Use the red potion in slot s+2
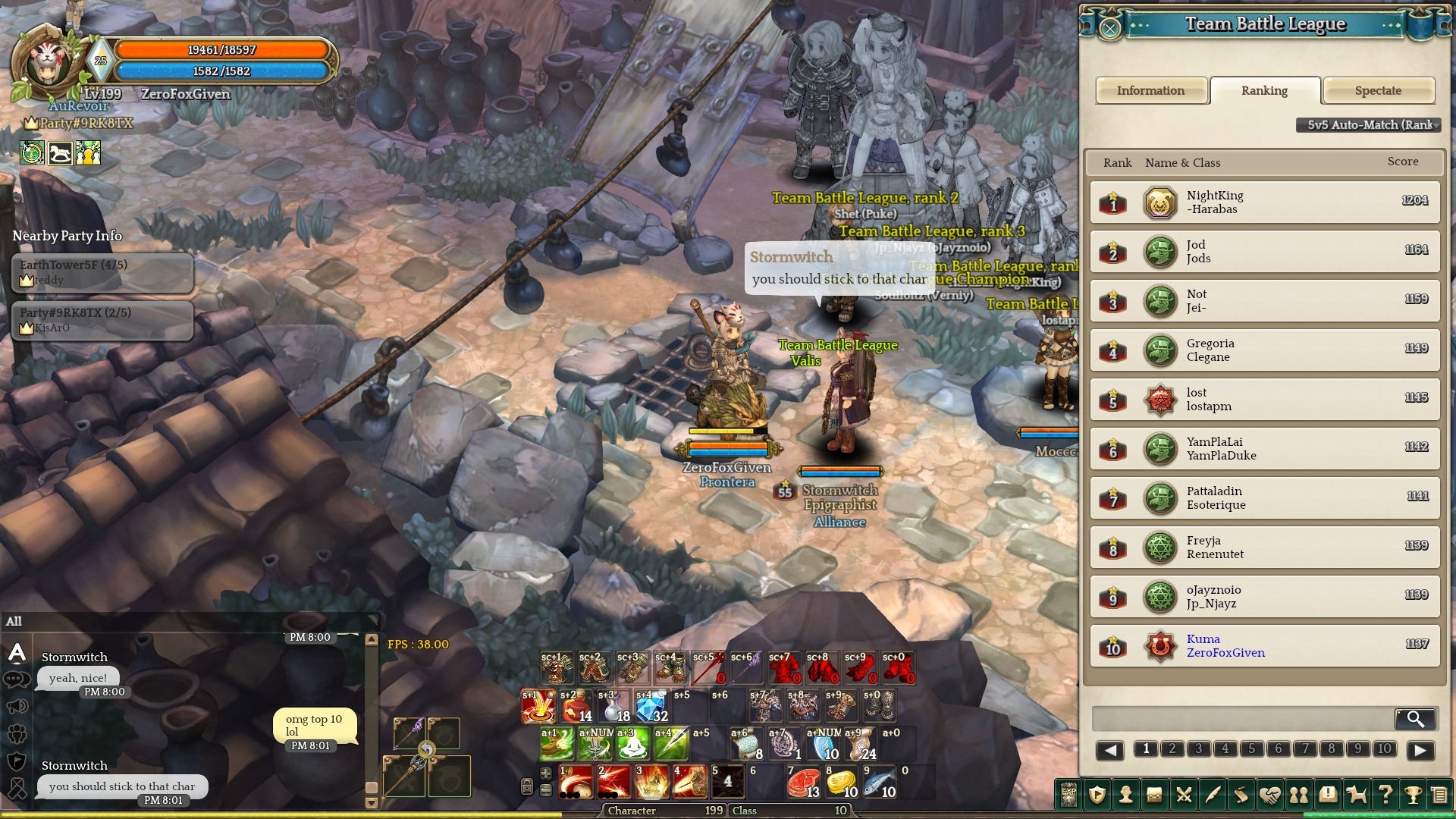 tap(576, 707)
